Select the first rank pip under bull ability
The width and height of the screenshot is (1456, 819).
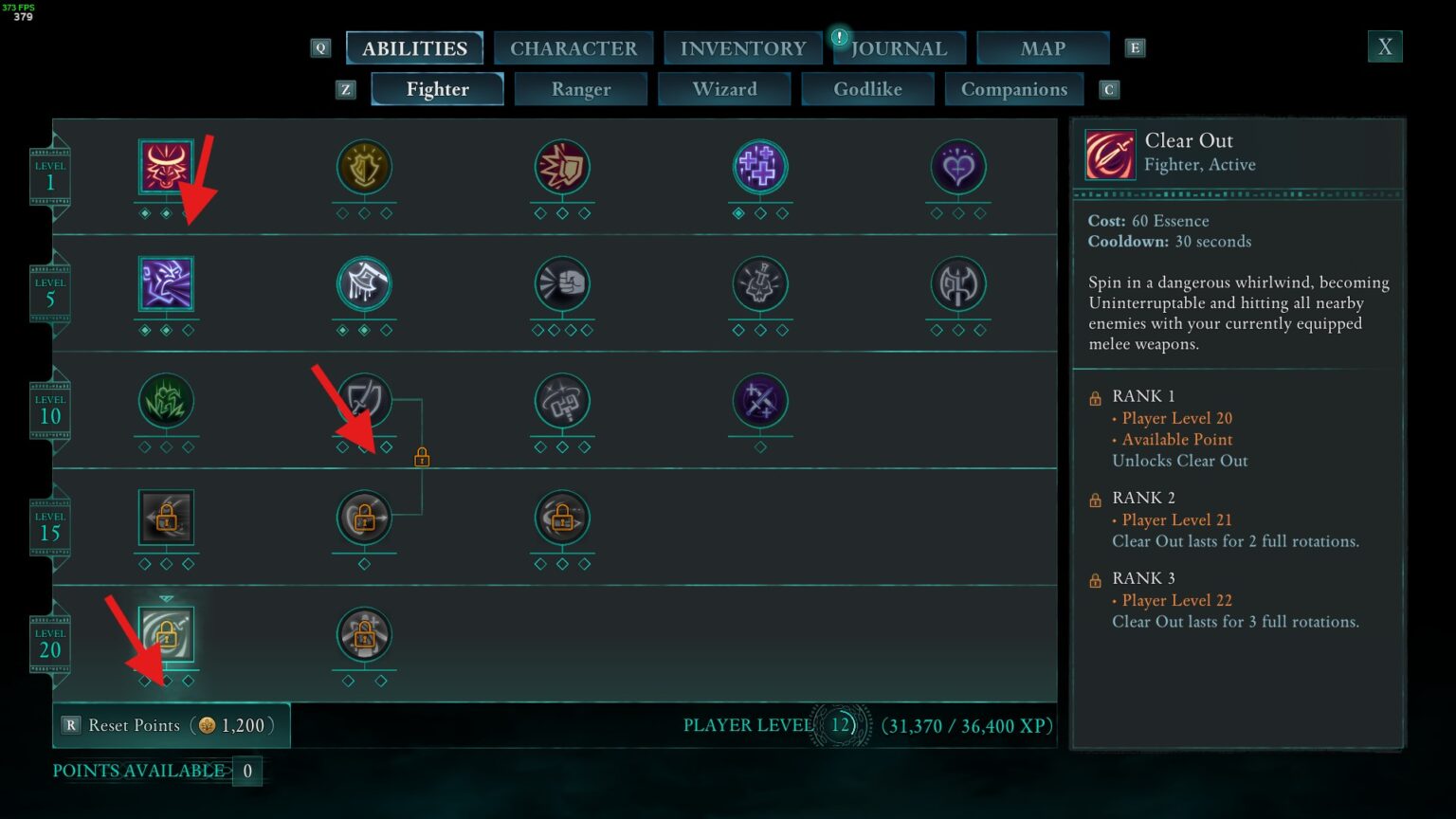point(145,214)
